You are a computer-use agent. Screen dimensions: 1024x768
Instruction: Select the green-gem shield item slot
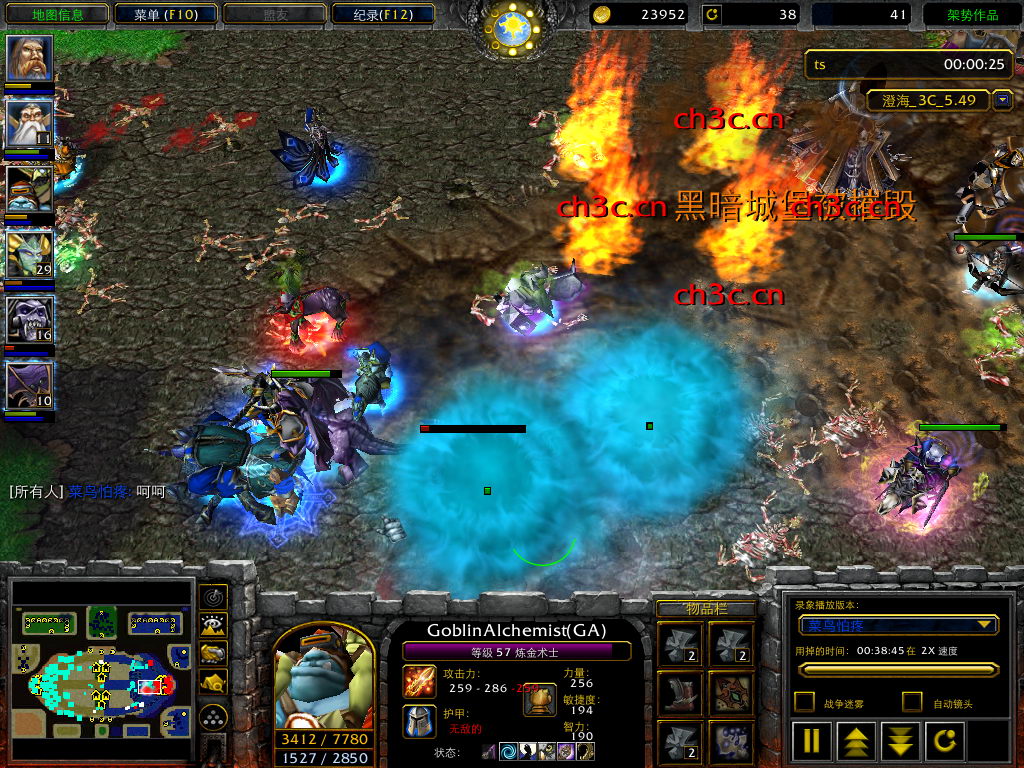[731, 694]
